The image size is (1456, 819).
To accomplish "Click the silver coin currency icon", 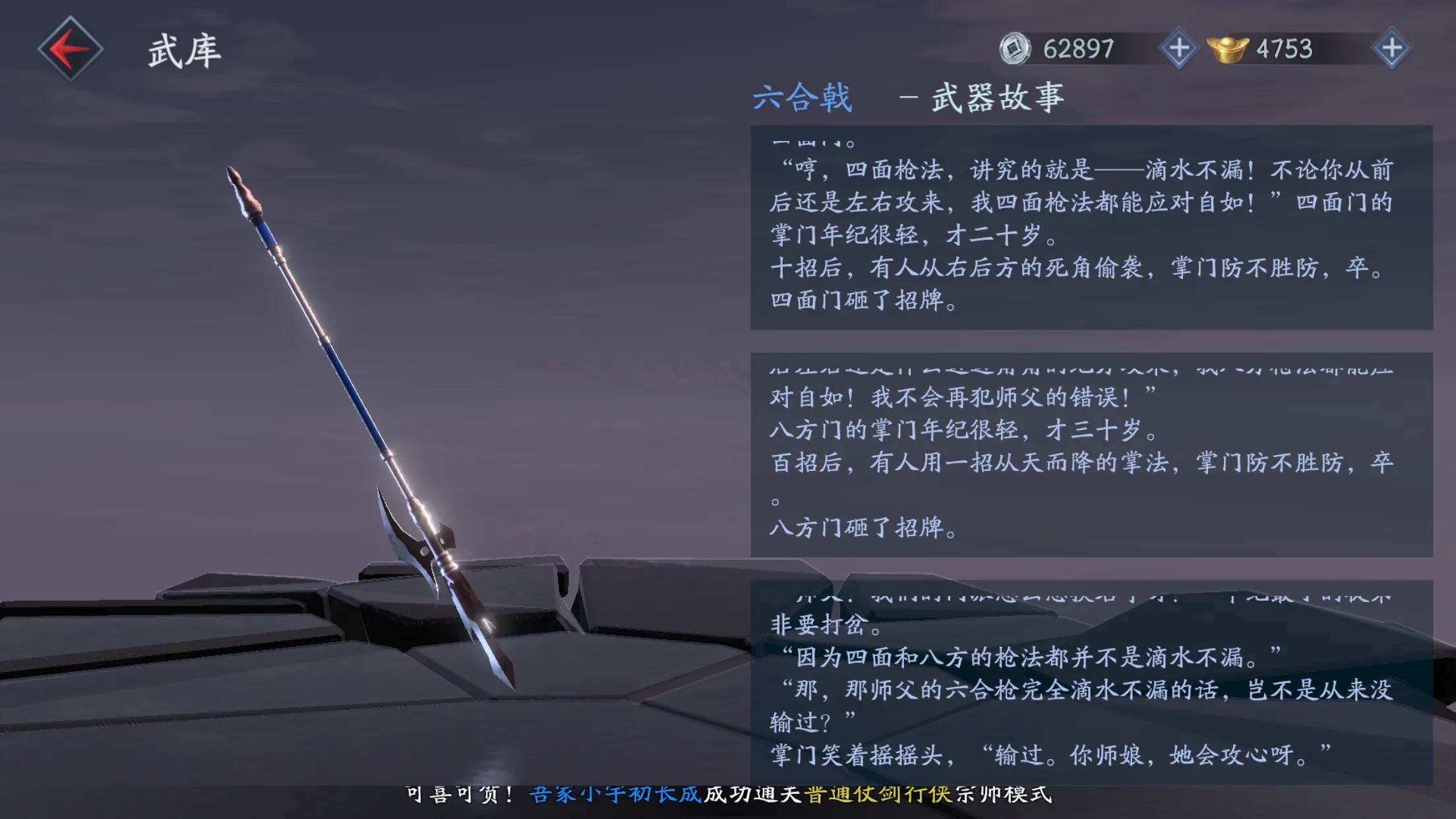I will 1016,47.
